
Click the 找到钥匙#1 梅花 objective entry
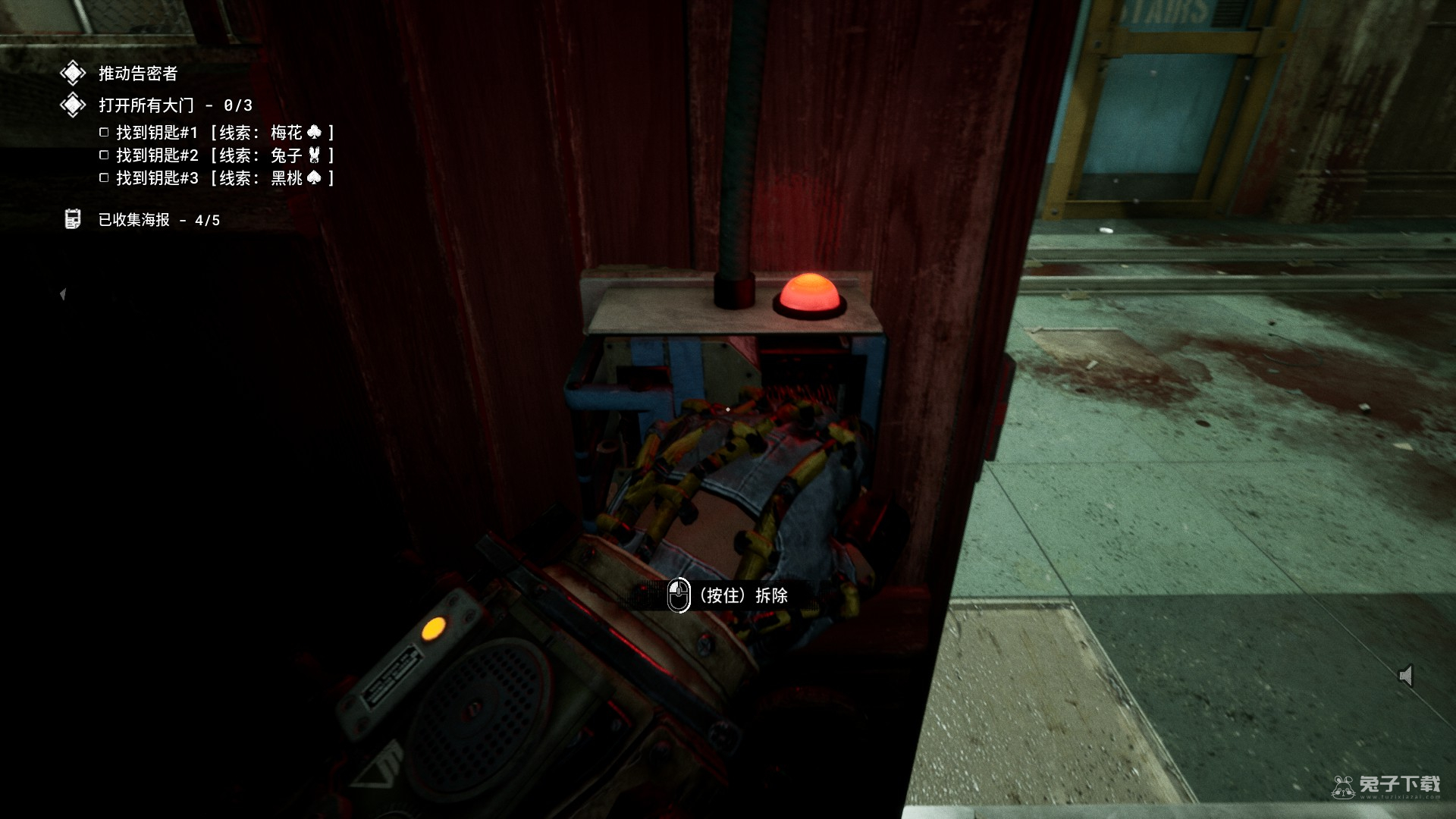point(218,133)
